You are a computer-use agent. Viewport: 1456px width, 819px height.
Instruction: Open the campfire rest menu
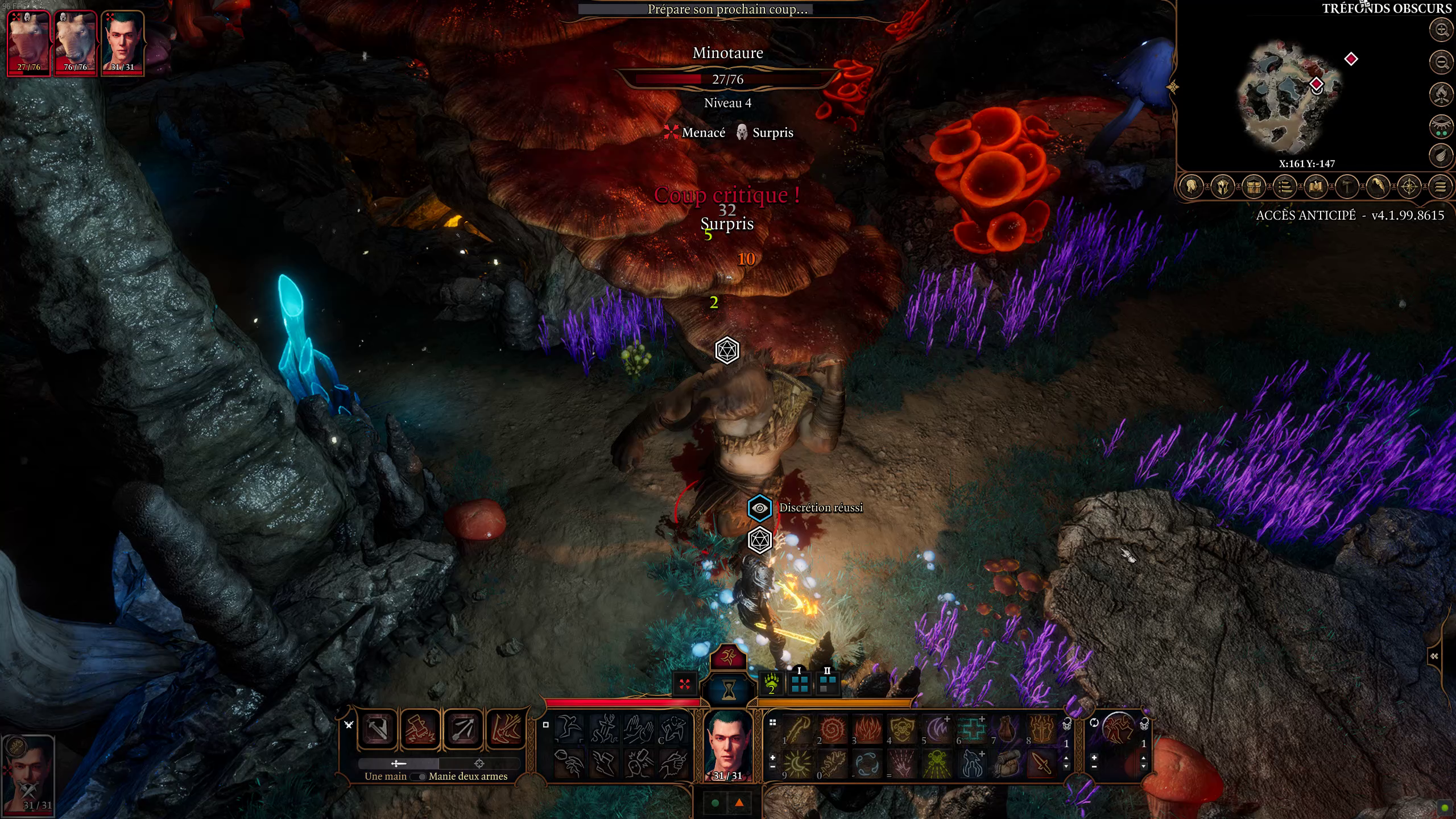[x=1441, y=94]
